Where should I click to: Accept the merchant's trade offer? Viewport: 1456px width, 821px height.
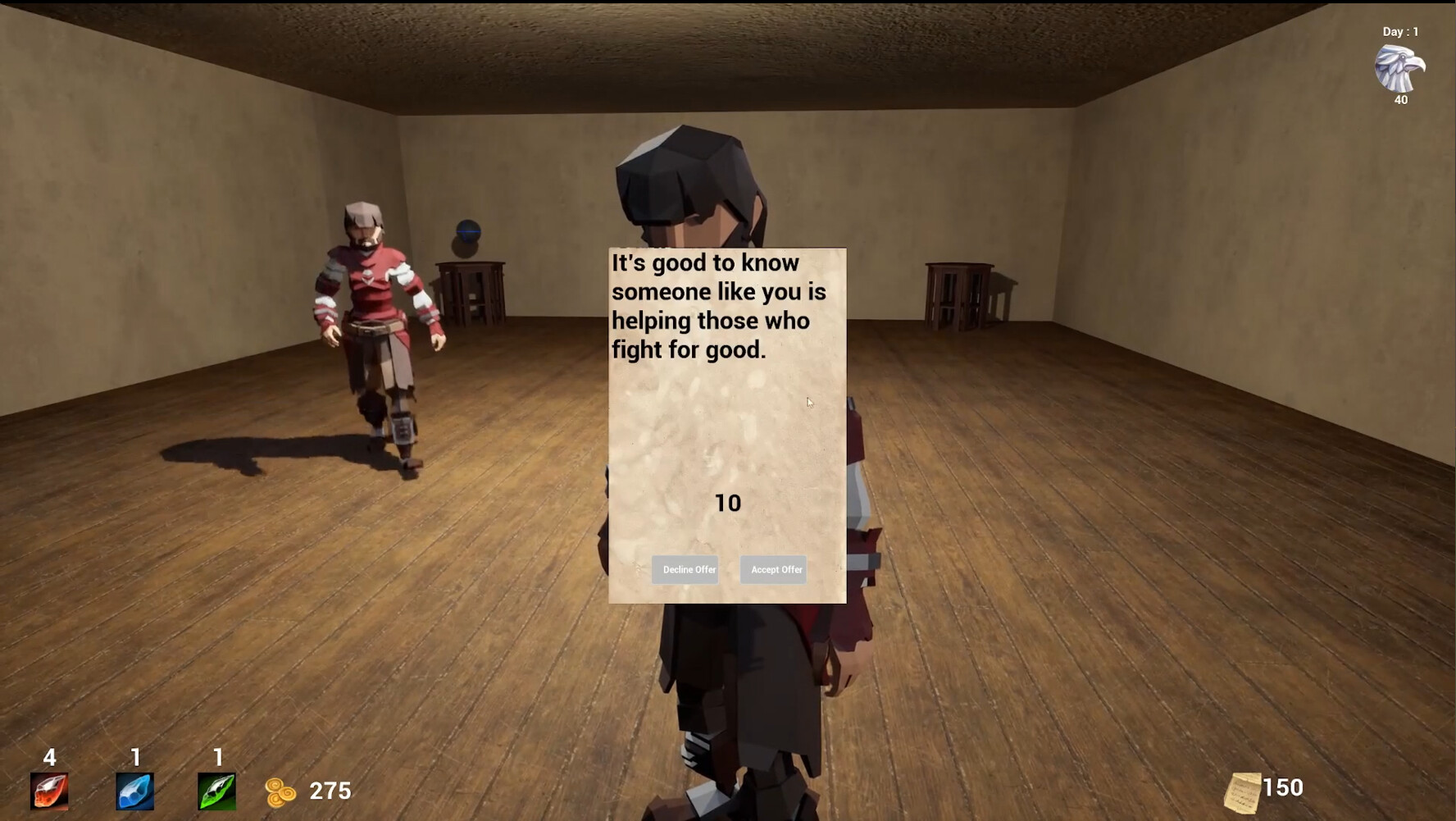(772, 569)
